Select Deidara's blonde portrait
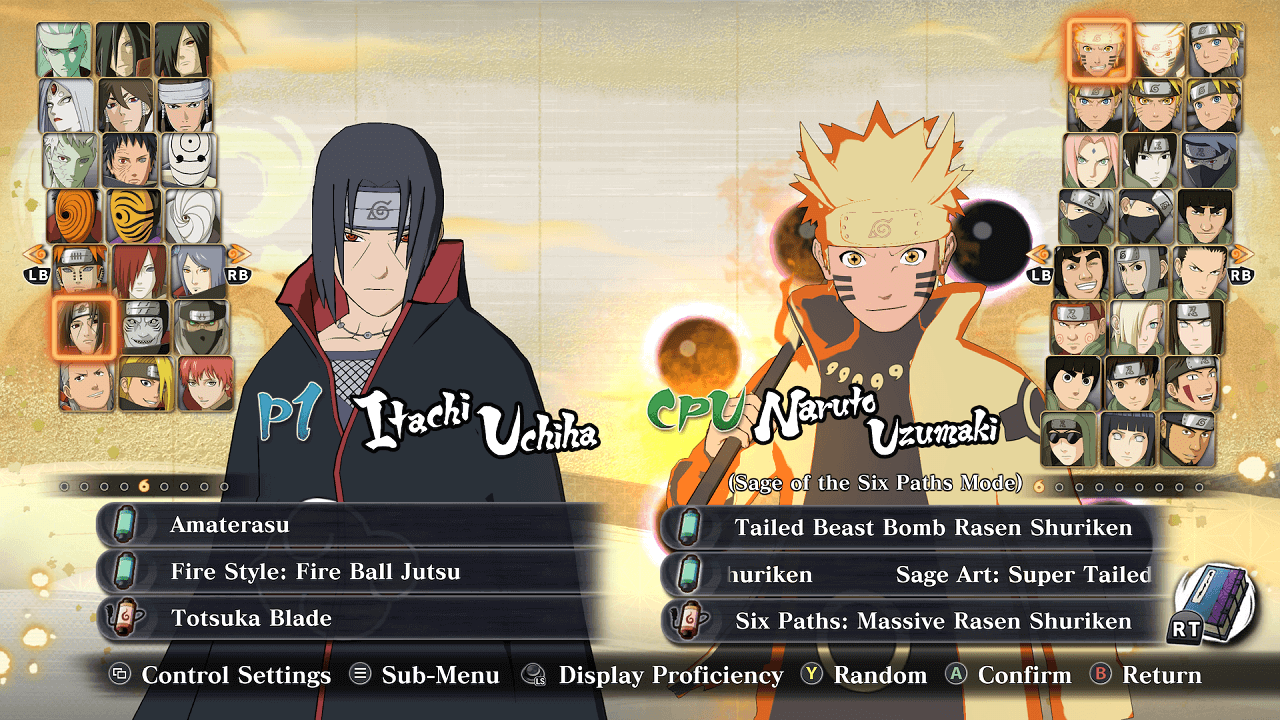The width and height of the screenshot is (1280, 720). (146, 384)
